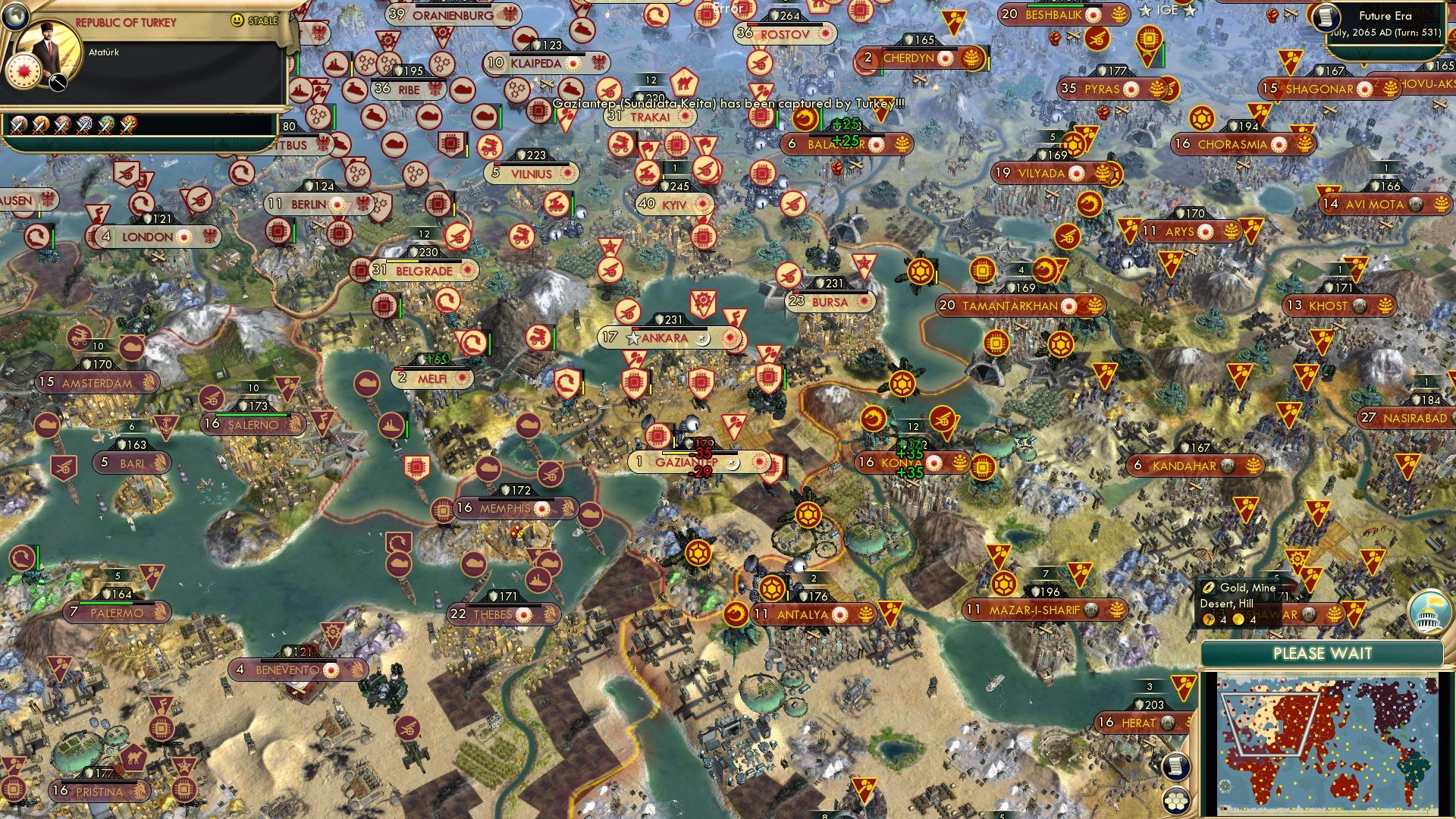The height and width of the screenshot is (819, 1456).
Task: Click the smiley STABLE happiness indicator
Action: point(236,20)
